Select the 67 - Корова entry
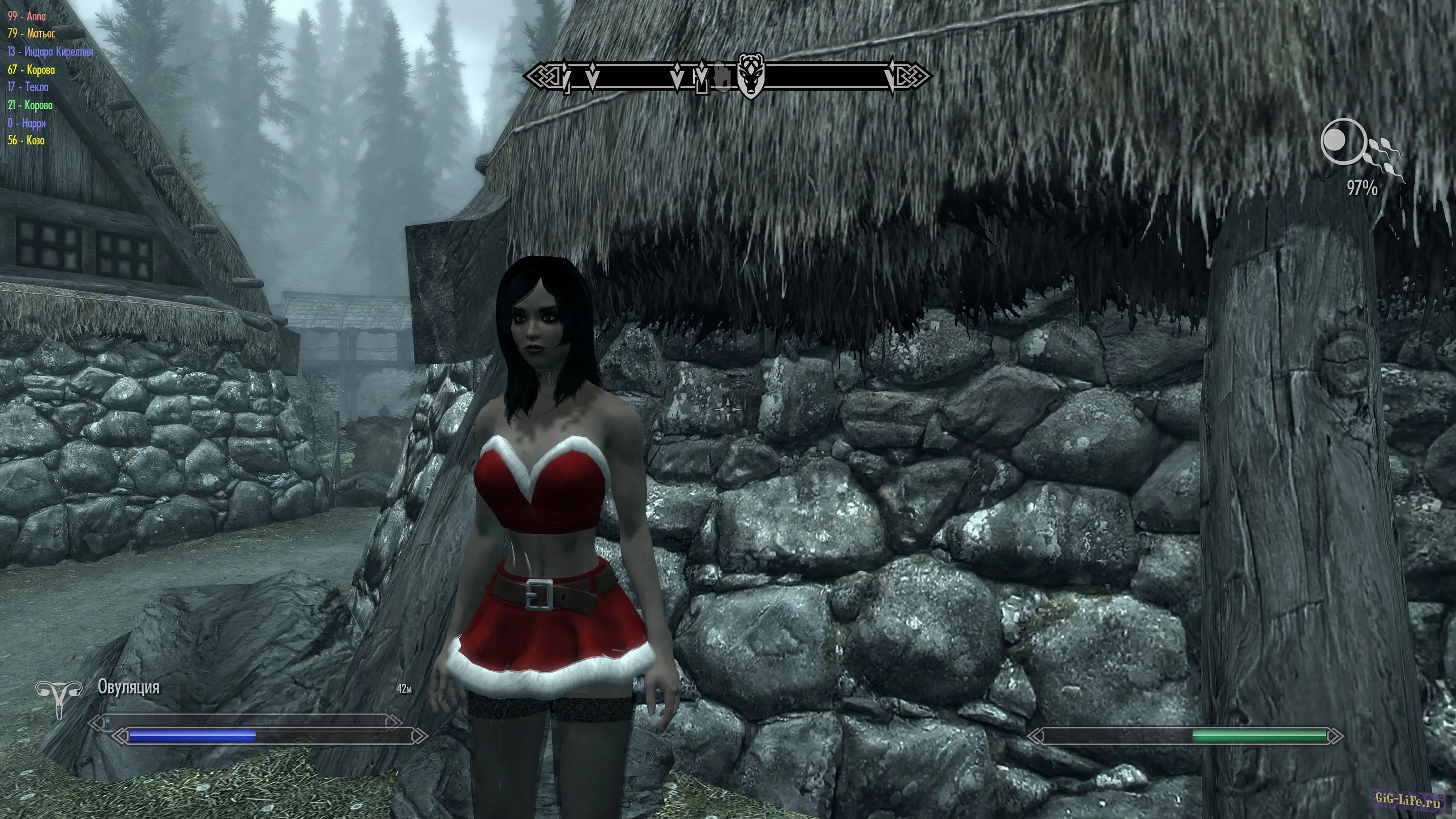The width and height of the screenshot is (1456, 819). click(31, 70)
